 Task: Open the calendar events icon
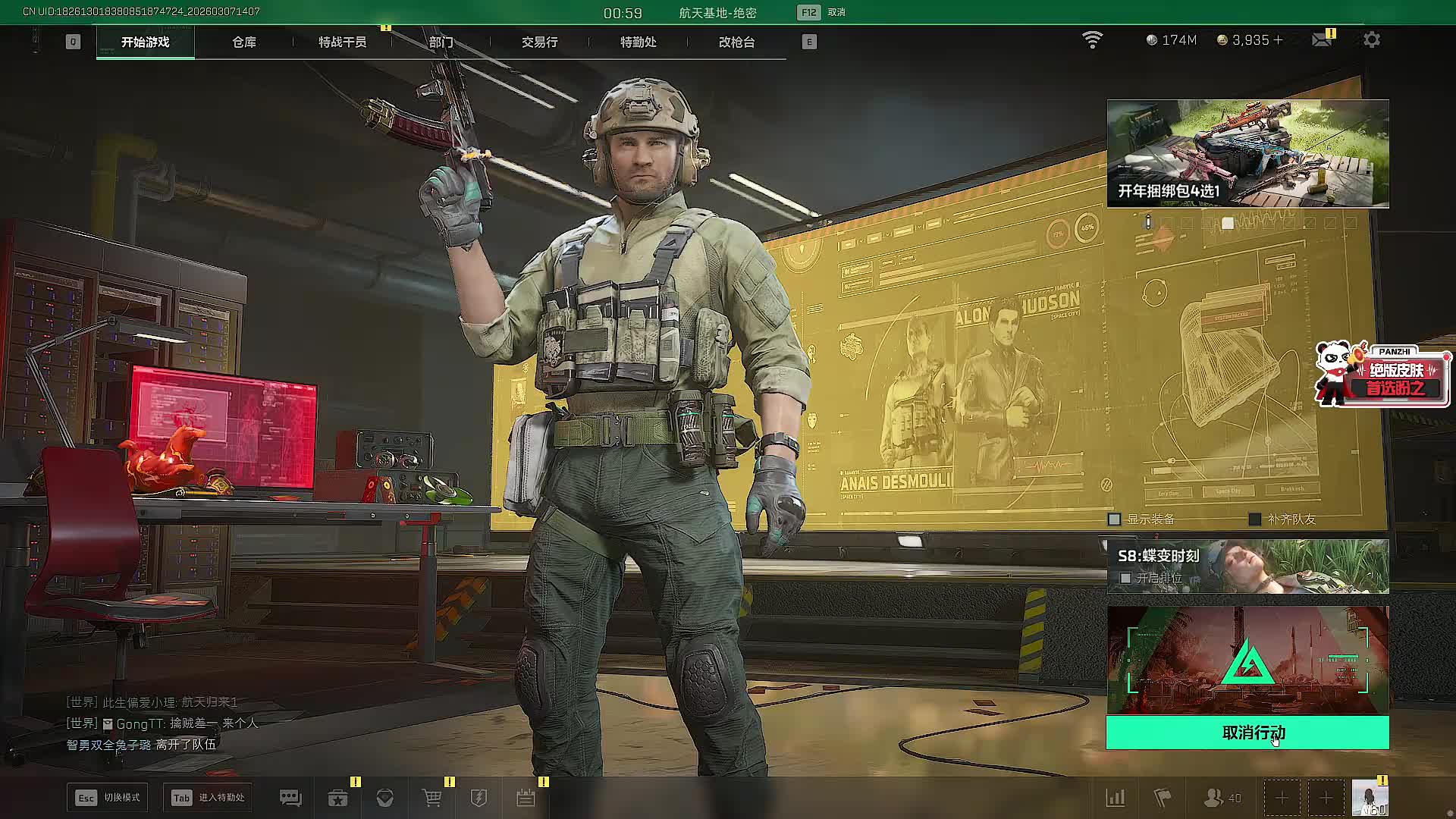(x=526, y=798)
